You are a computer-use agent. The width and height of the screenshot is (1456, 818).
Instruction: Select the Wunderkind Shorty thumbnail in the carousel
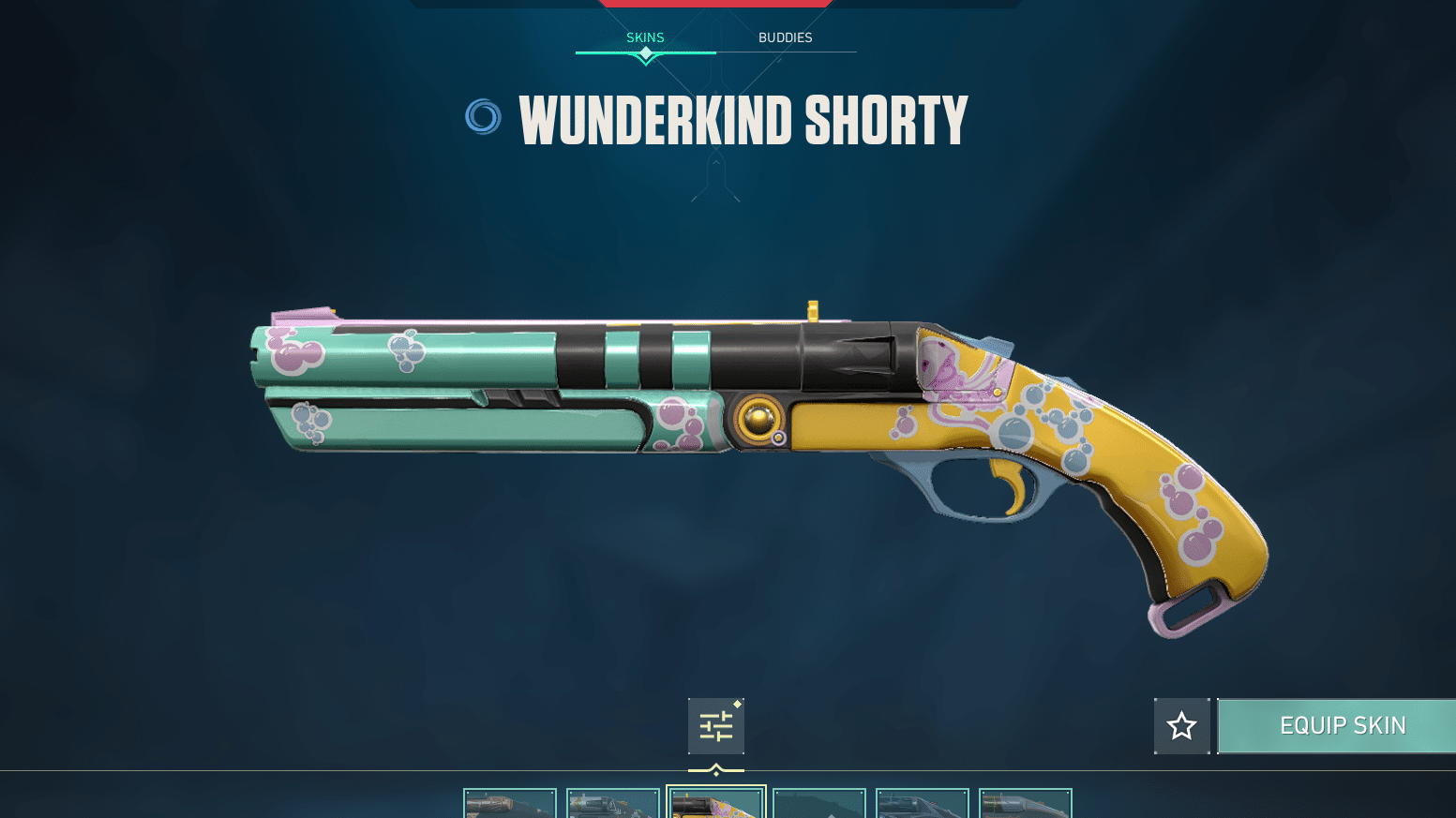(x=716, y=804)
